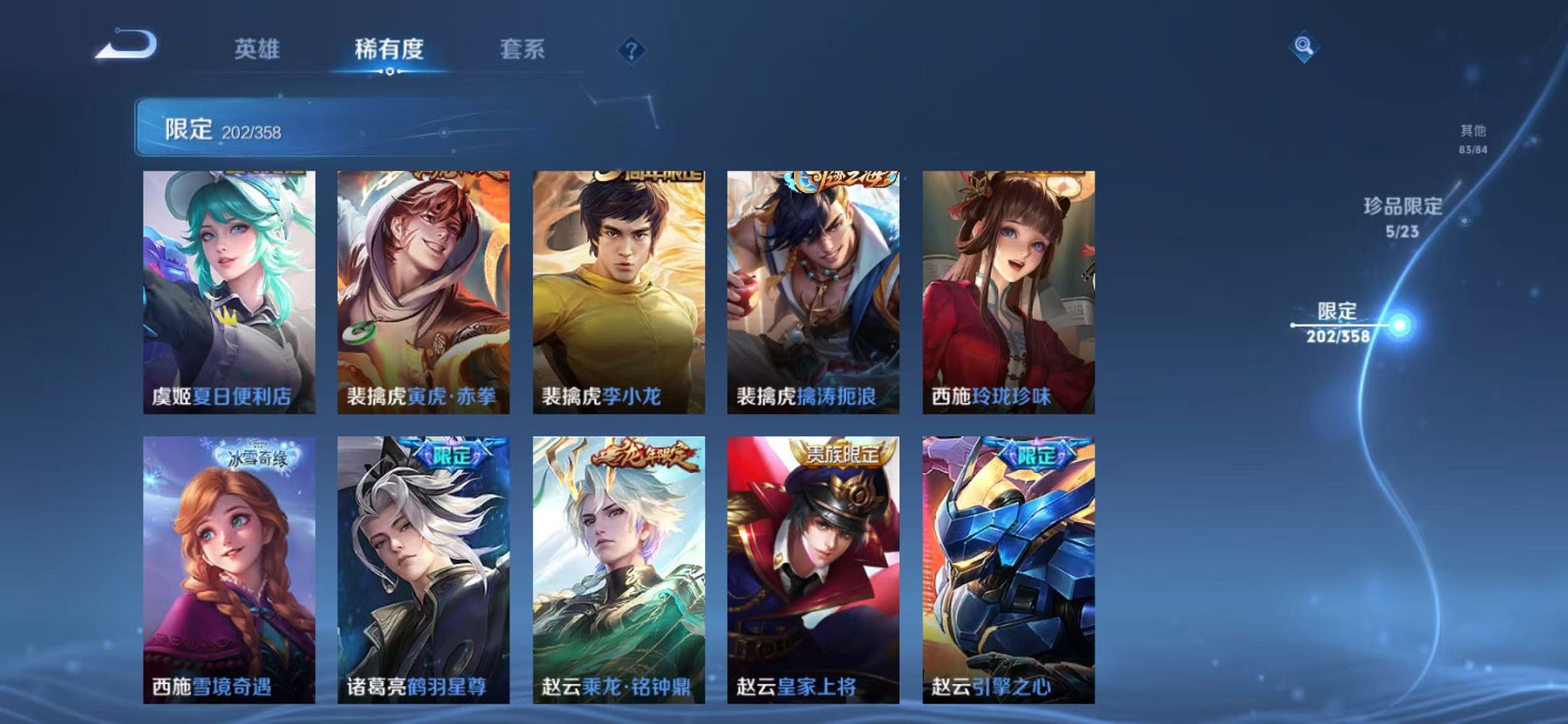Switch to the 英雄 tab
This screenshot has height=724, width=1568.
click(259, 50)
